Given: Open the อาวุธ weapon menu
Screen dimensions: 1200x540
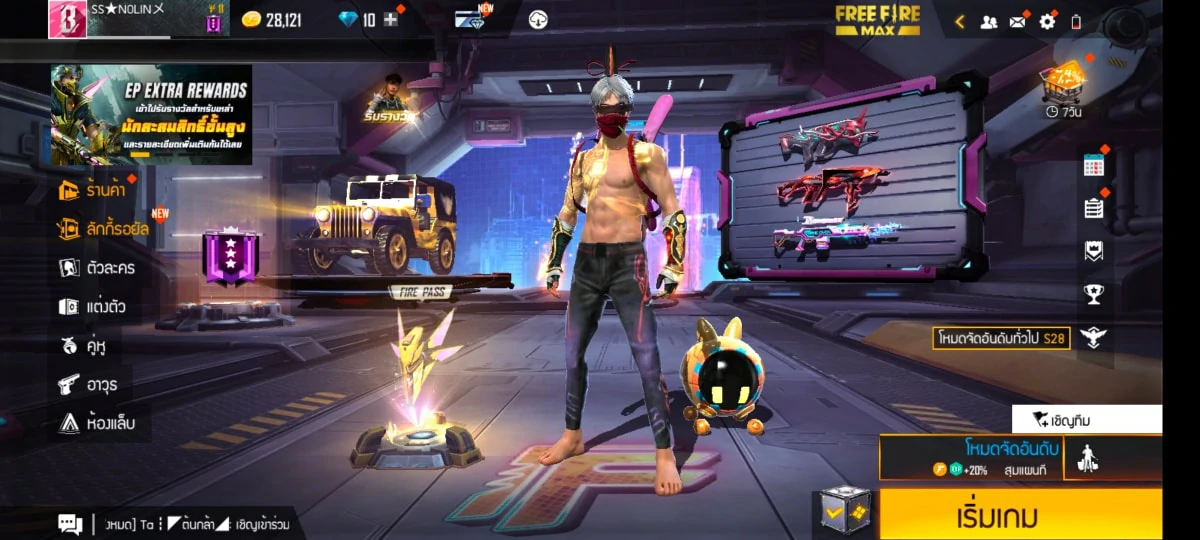Looking at the screenshot, I should pos(88,384).
